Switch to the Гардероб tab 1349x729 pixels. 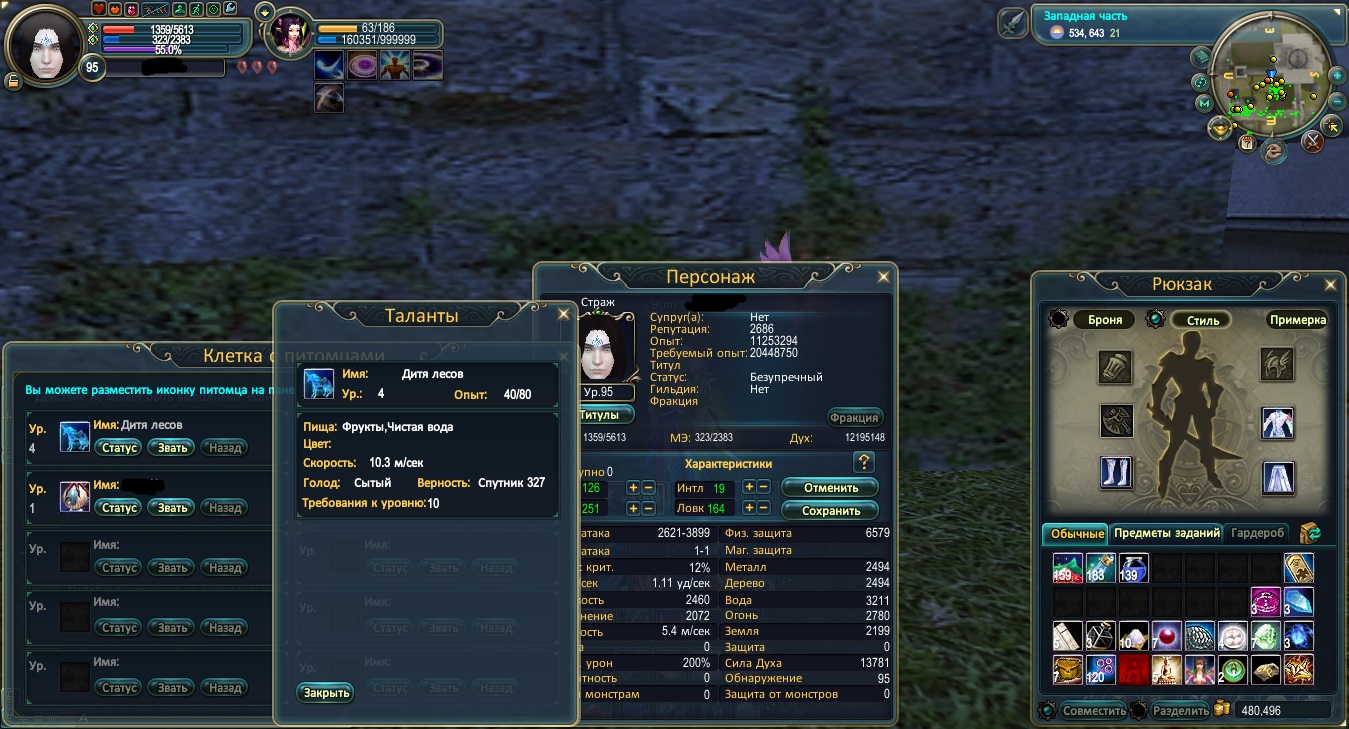pyautogui.click(x=1258, y=533)
